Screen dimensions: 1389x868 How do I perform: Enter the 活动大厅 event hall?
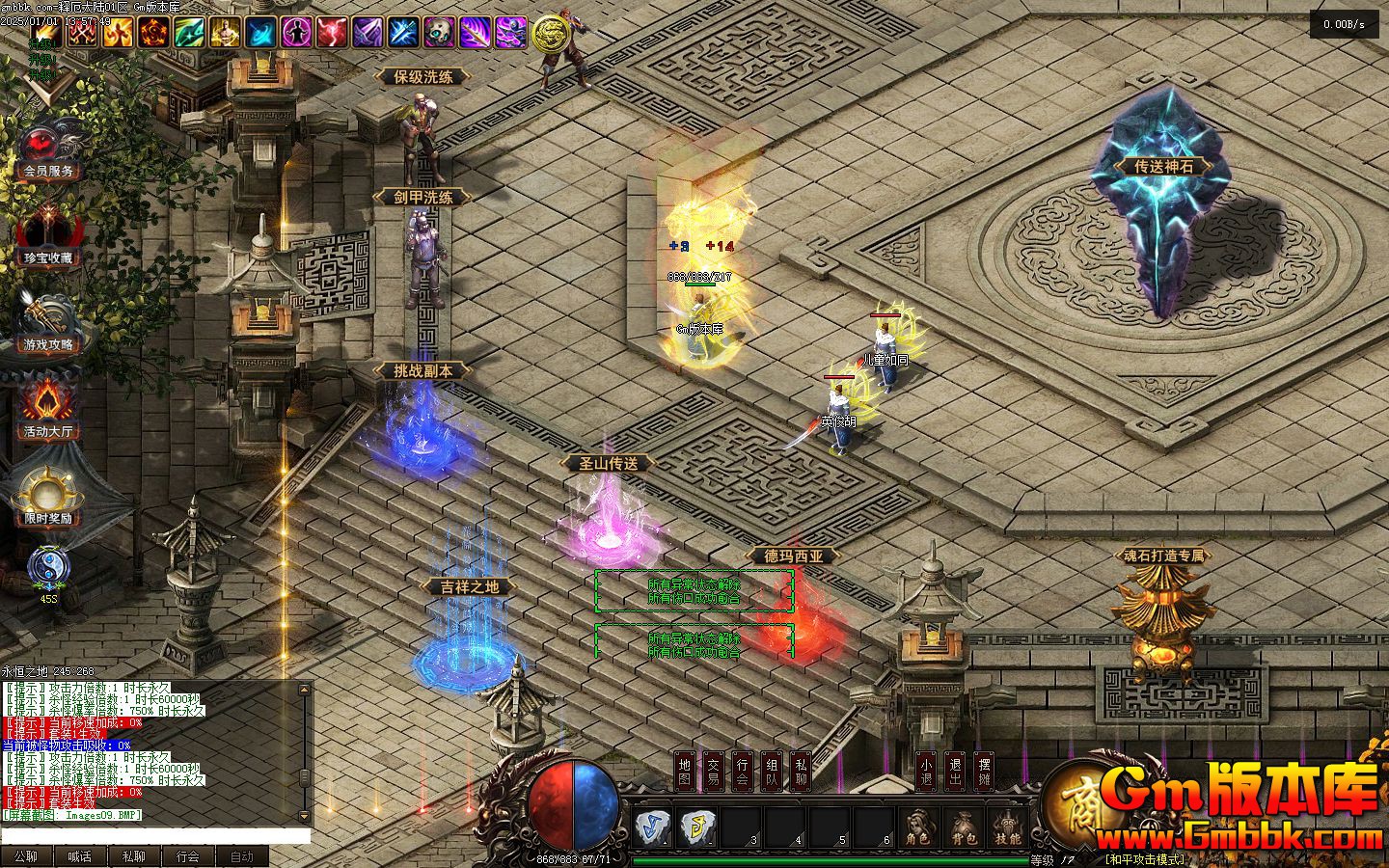(x=48, y=410)
